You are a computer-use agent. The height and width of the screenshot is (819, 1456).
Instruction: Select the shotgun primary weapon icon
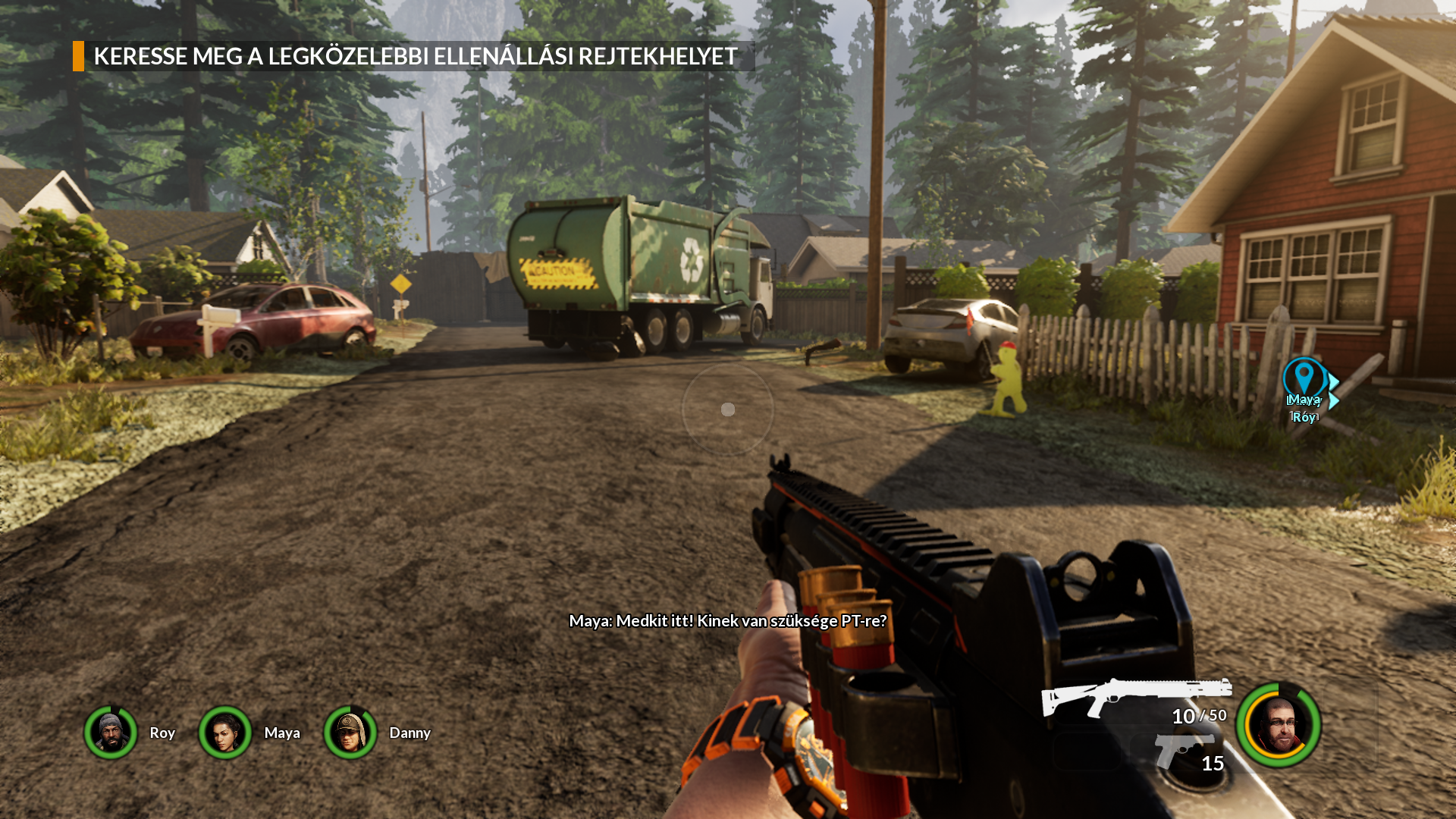coord(1135,695)
